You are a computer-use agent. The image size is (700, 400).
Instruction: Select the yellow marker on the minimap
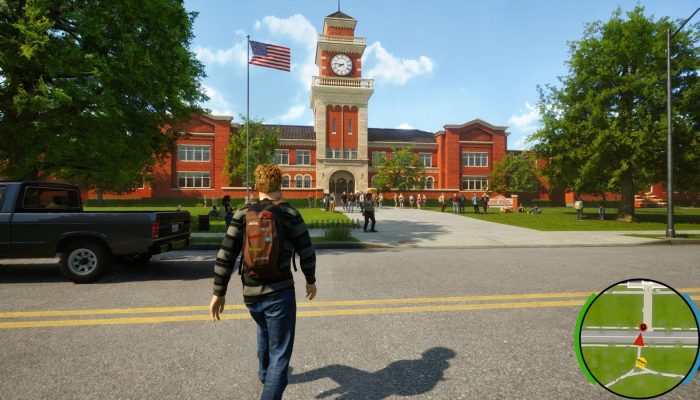[641, 363]
